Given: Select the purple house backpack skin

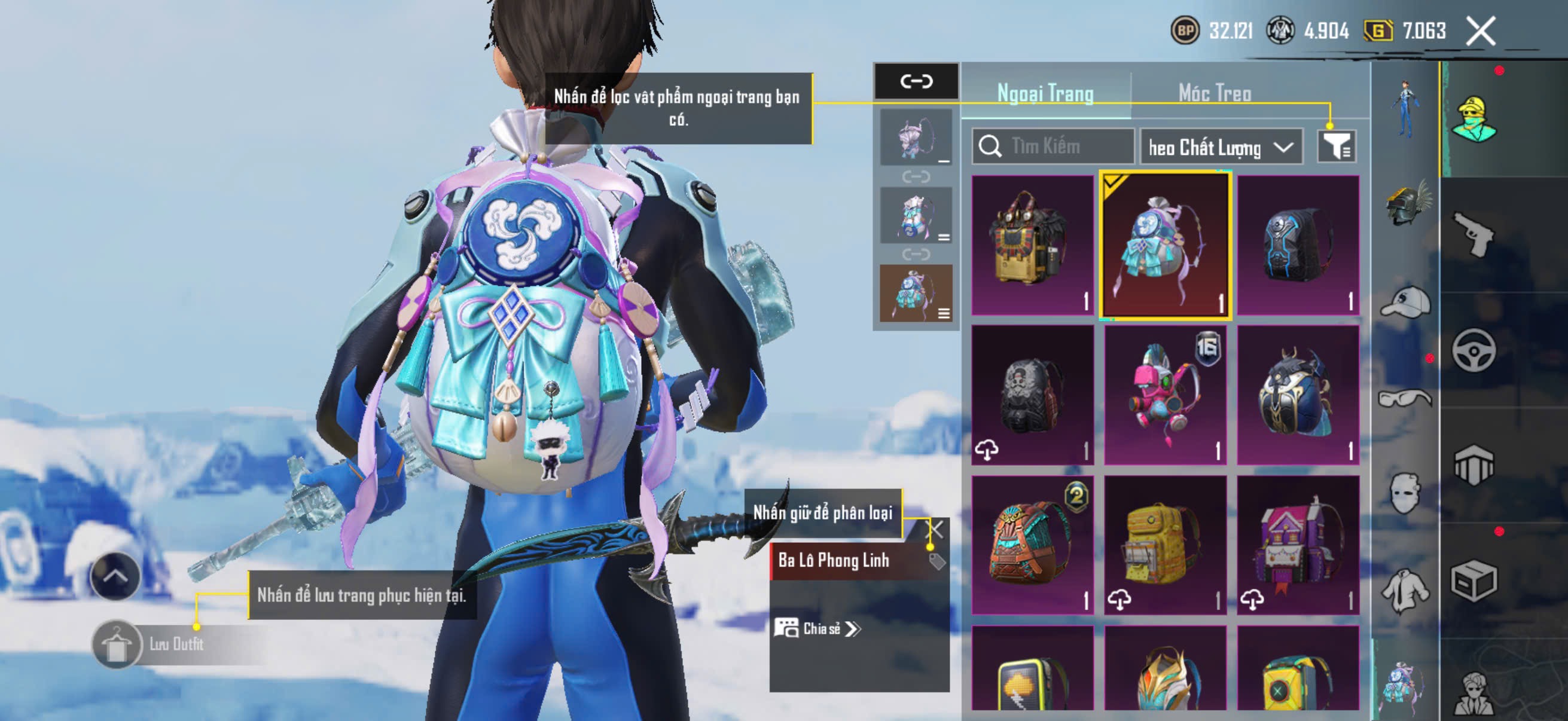Looking at the screenshot, I should (x=1298, y=545).
